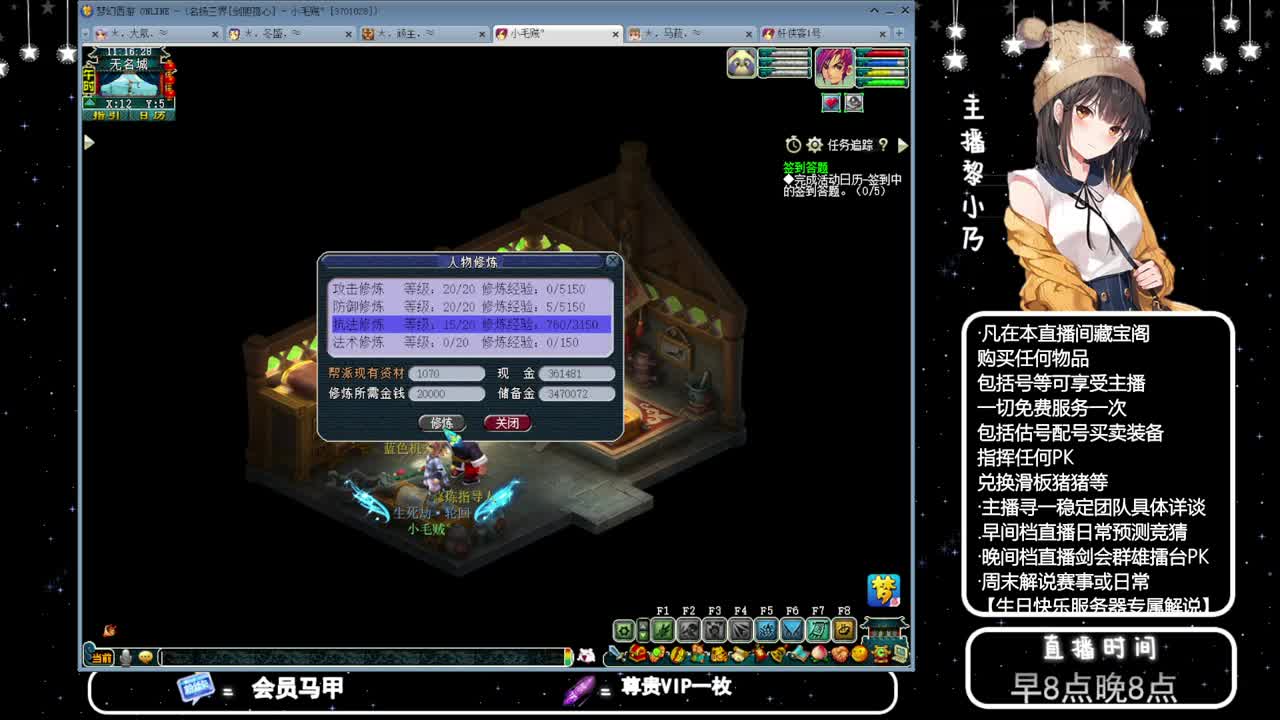This screenshot has width=1280, height=720.
Task: Cast the F1 green skill icon
Action: [x=664, y=630]
